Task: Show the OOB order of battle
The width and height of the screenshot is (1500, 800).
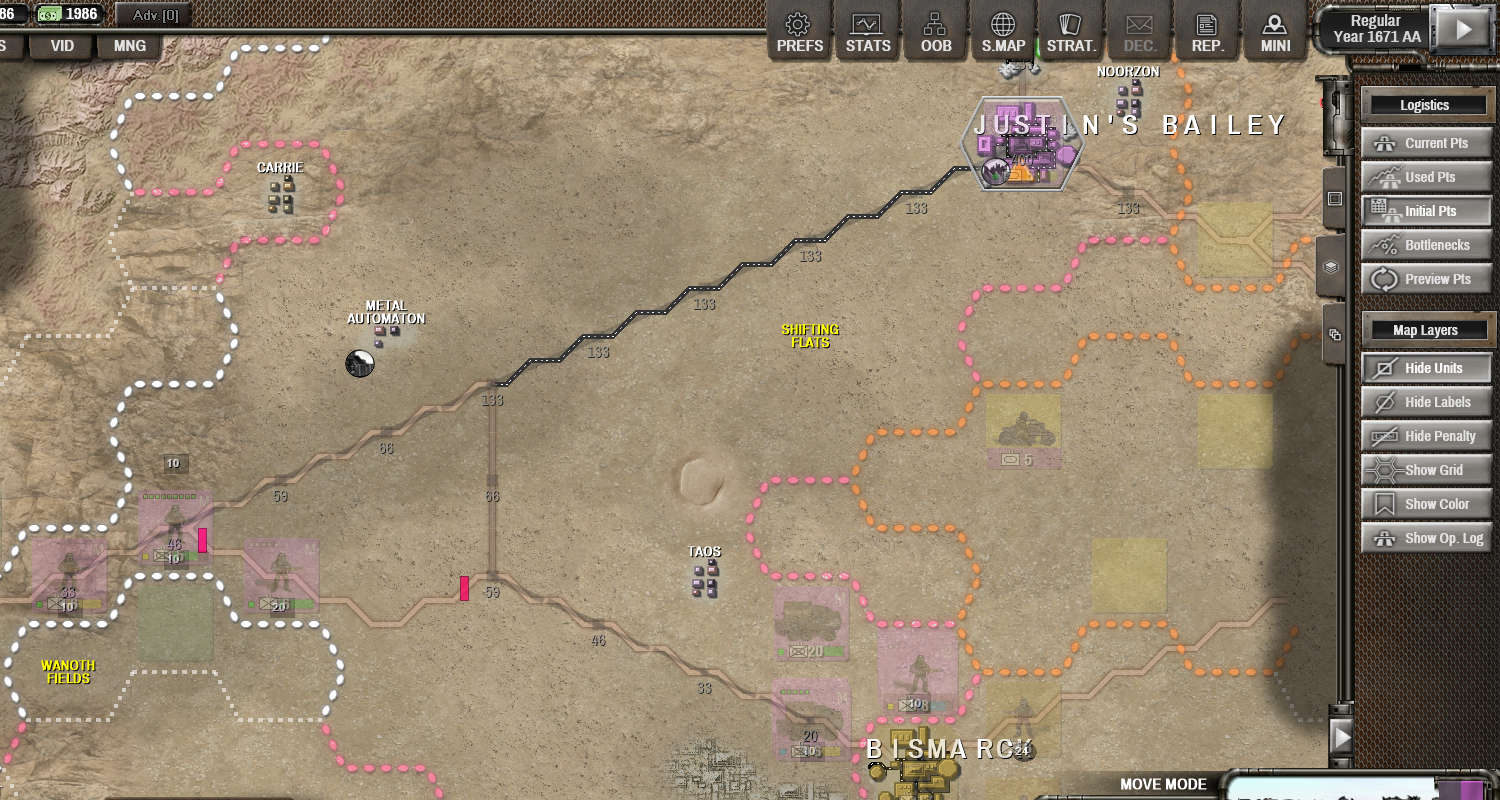Action: pyautogui.click(x=935, y=33)
